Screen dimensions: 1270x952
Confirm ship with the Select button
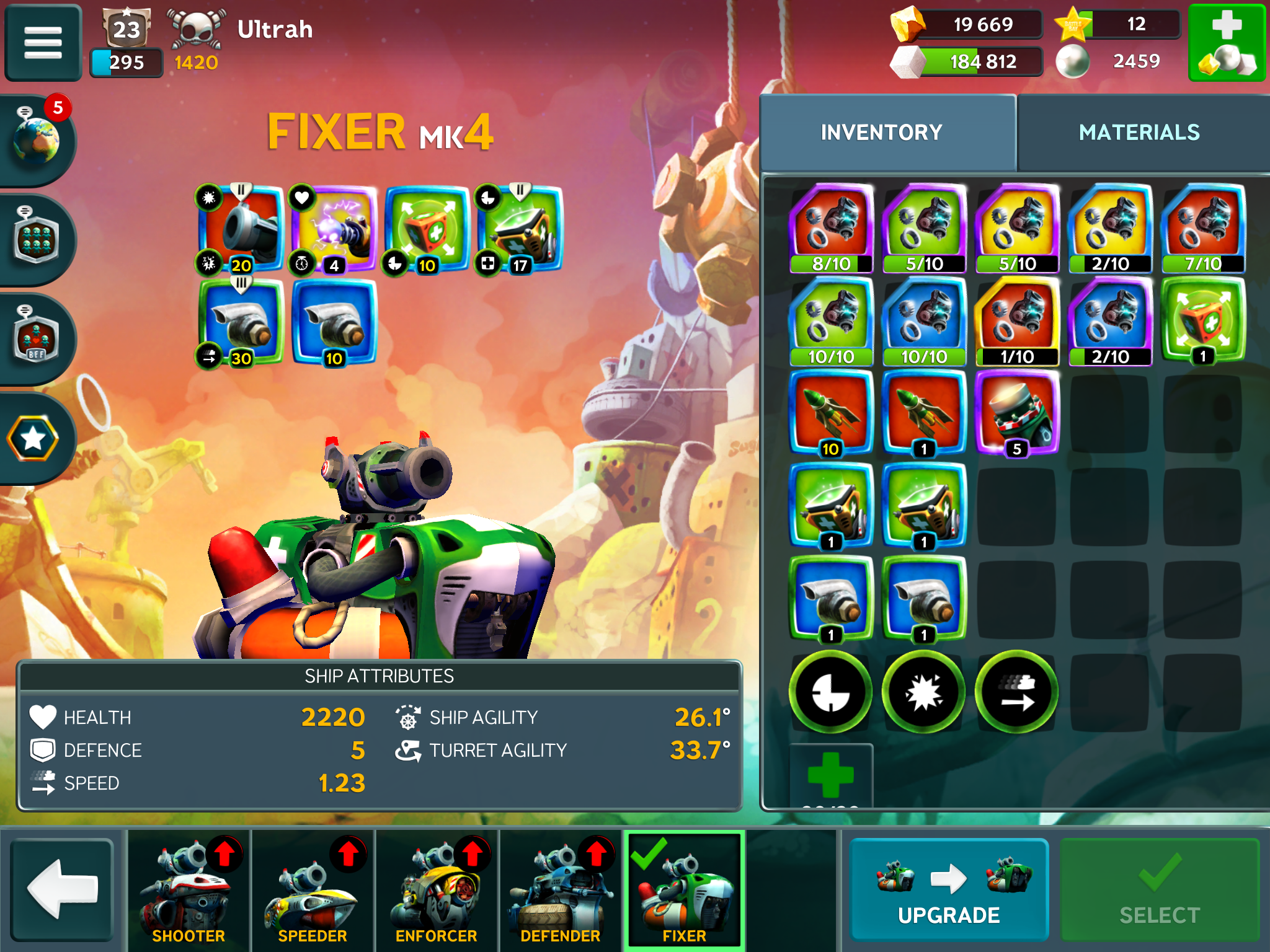pyautogui.click(x=1159, y=889)
